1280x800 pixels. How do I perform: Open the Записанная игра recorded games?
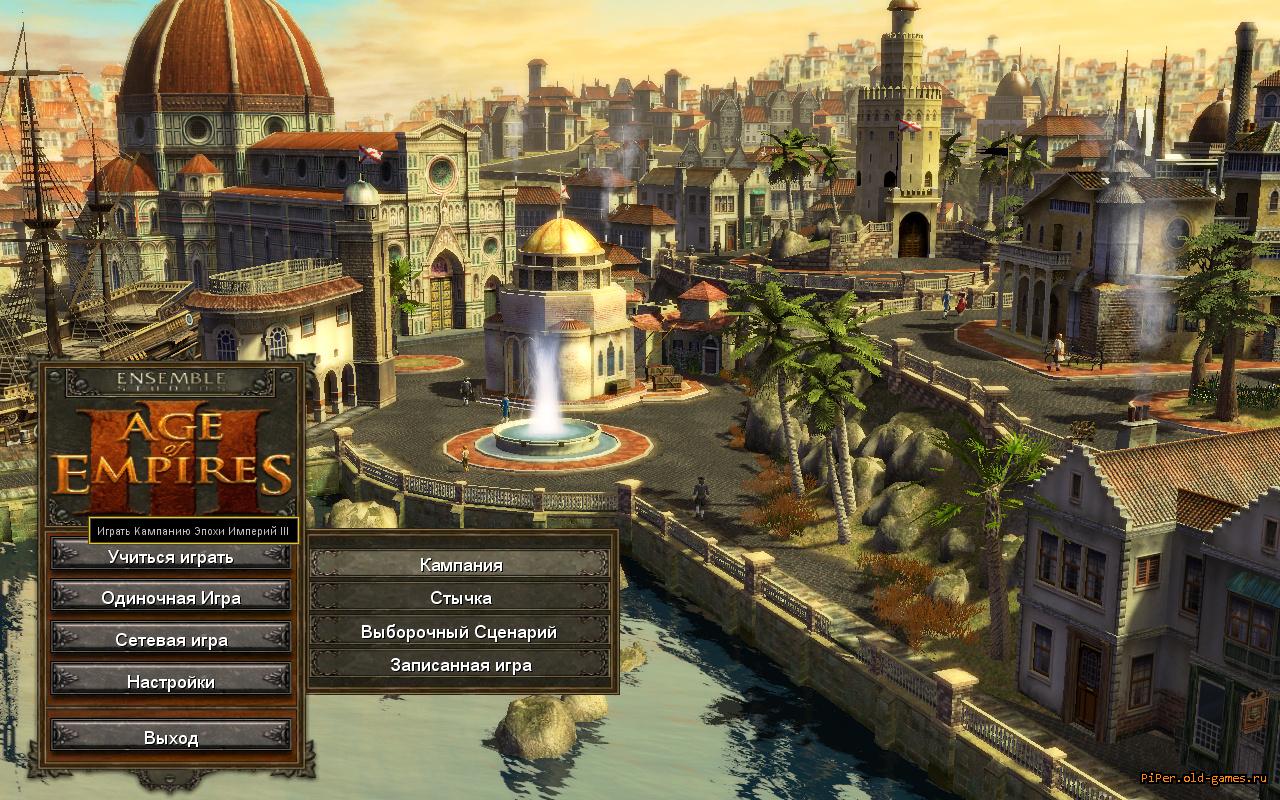[x=460, y=665]
